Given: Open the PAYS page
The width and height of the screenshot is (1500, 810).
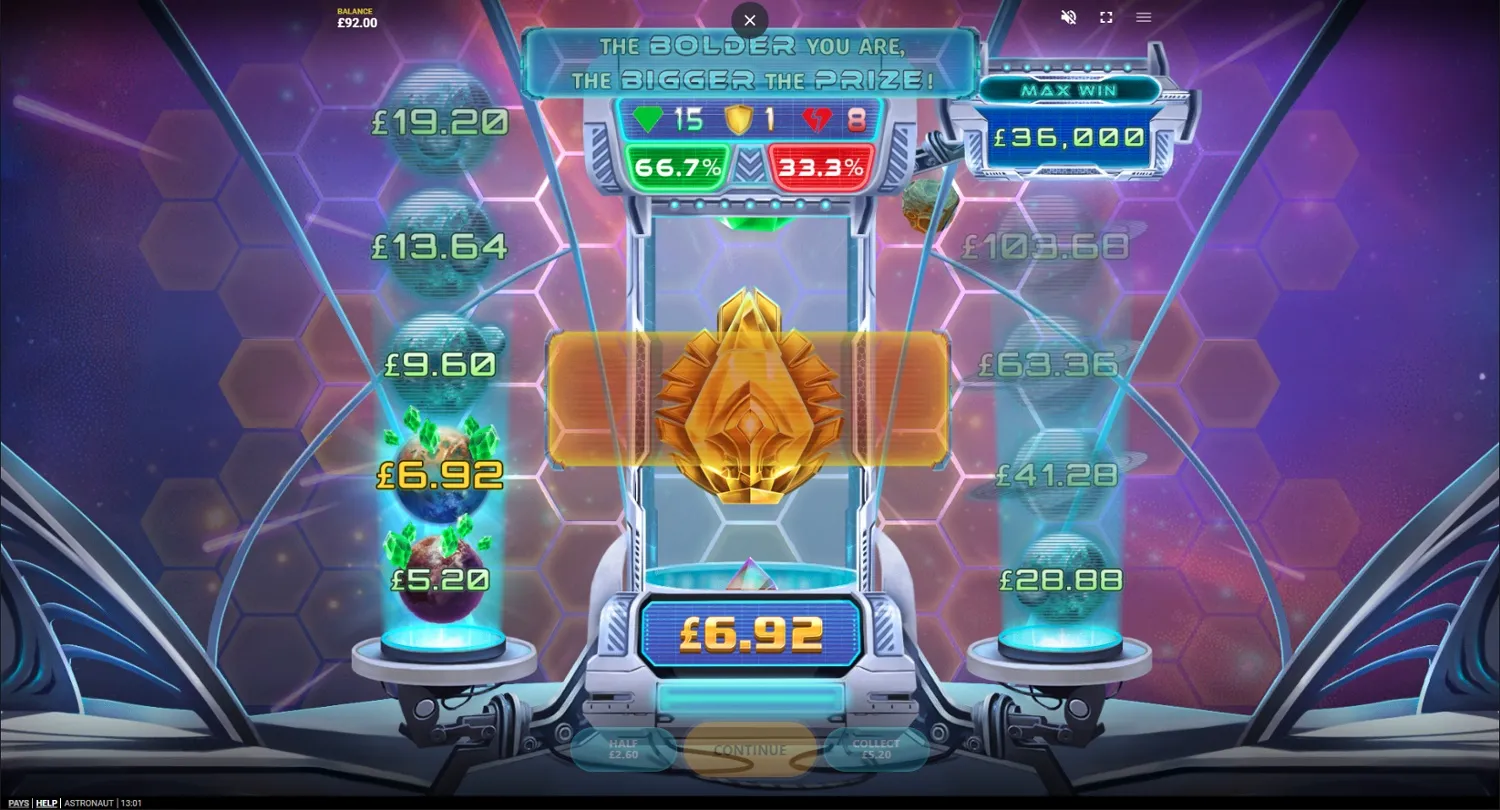Looking at the screenshot, I should click(x=18, y=802).
